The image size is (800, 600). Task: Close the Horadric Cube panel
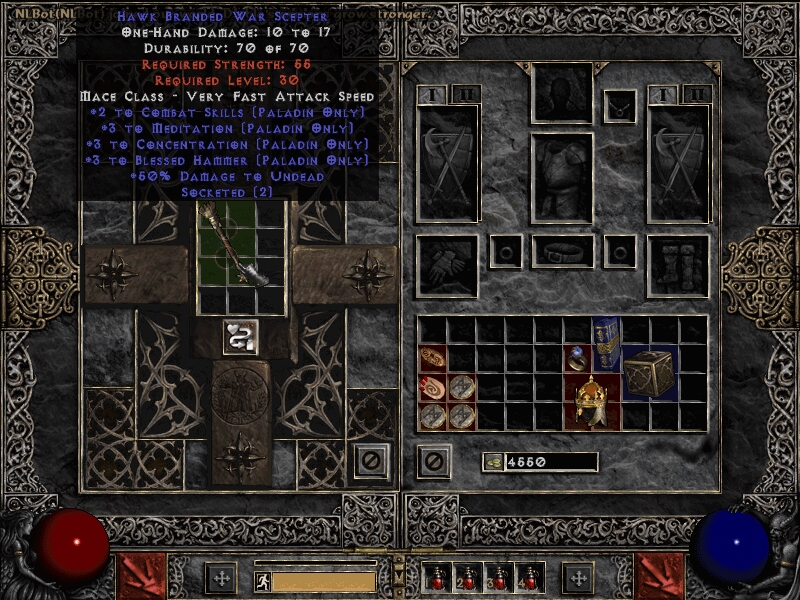pyautogui.click(x=371, y=462)
